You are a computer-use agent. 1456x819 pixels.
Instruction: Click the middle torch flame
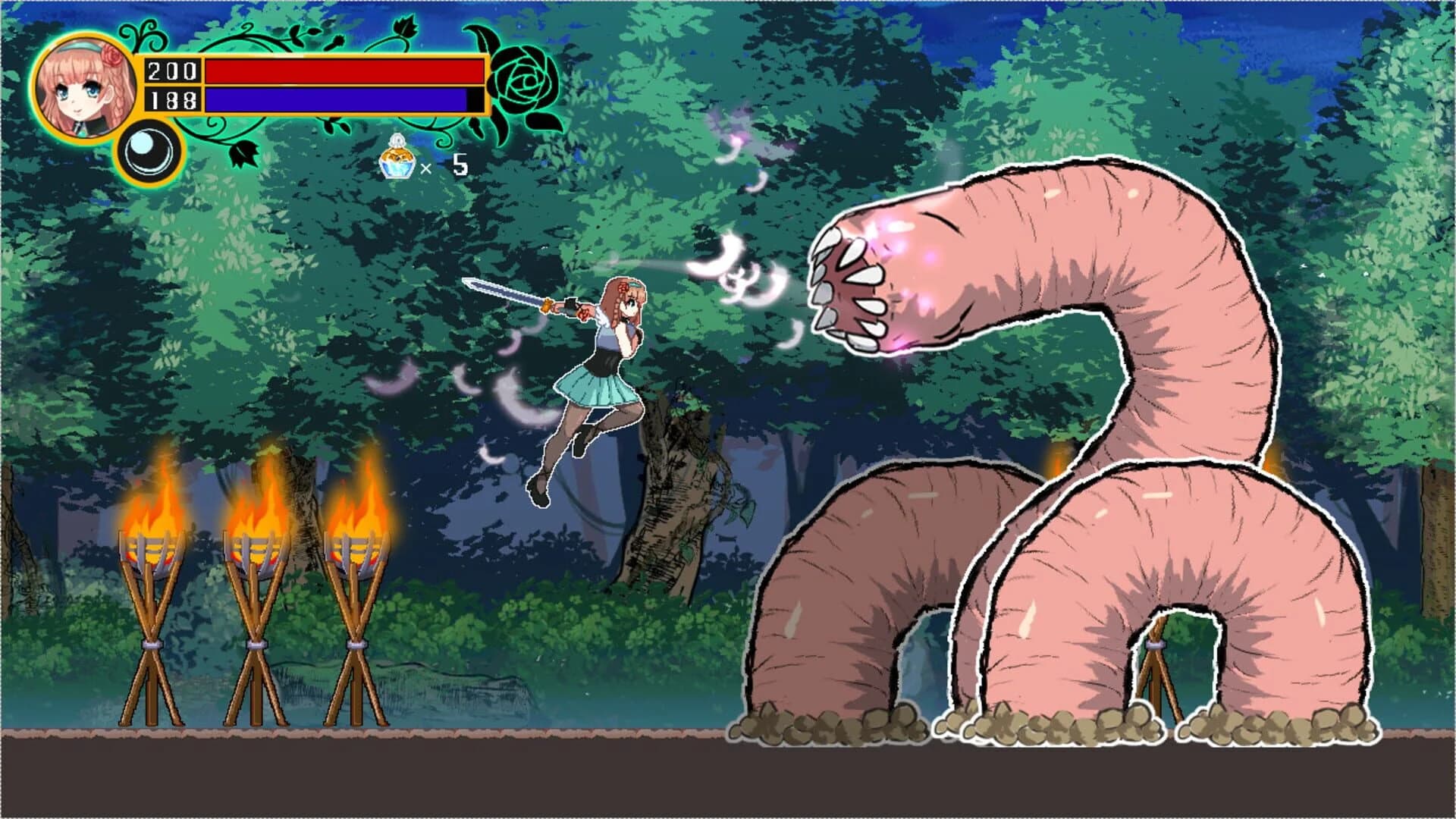[x=258, y=516]
